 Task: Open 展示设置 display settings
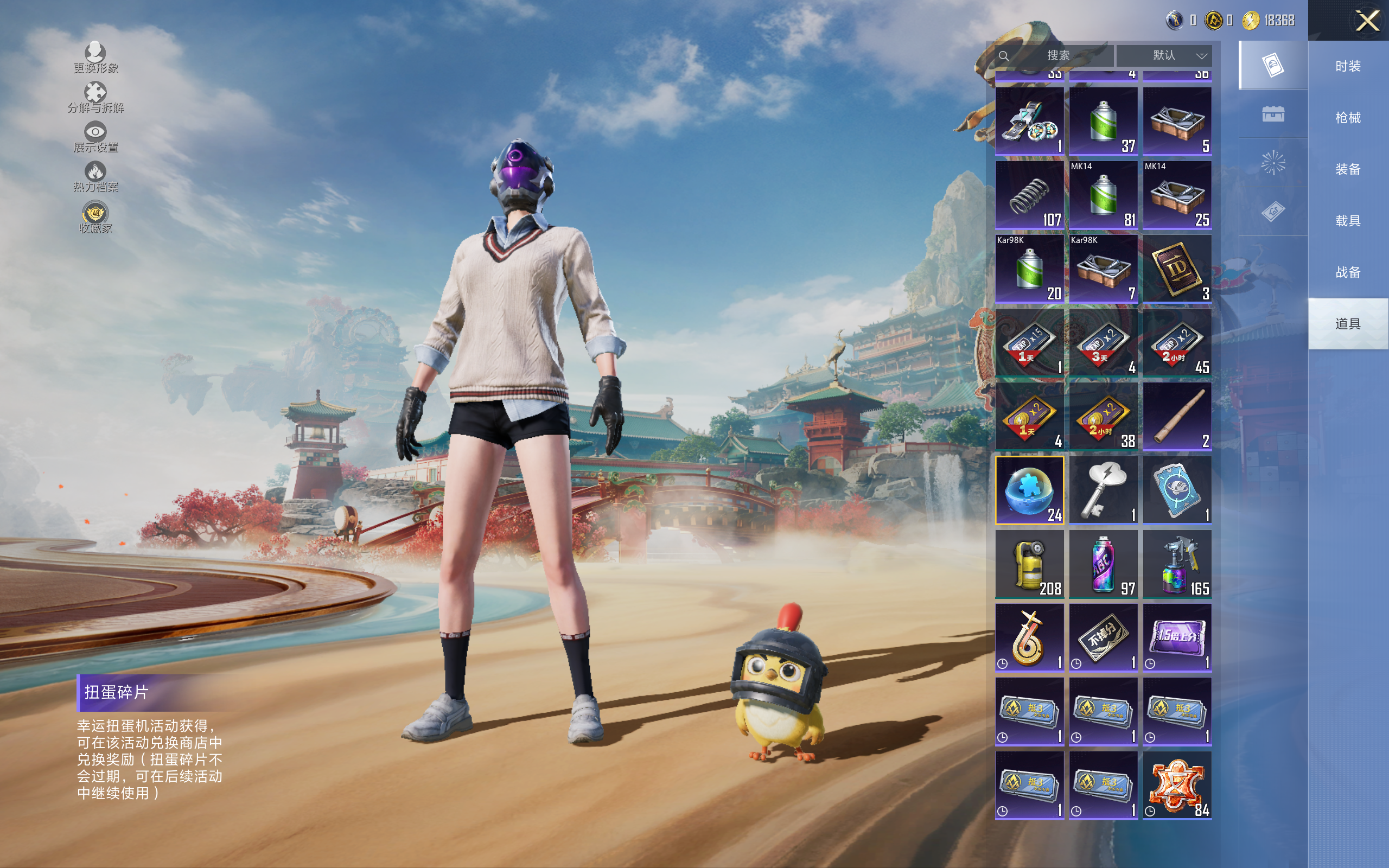(95, 137)
